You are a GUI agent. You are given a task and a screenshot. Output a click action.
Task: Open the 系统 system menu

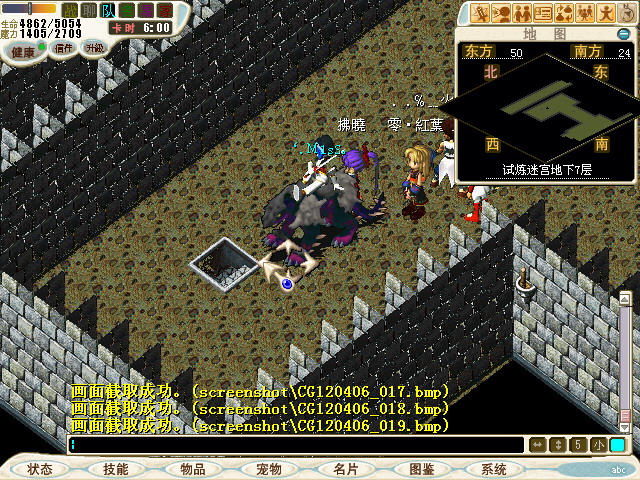click(494, 469)
